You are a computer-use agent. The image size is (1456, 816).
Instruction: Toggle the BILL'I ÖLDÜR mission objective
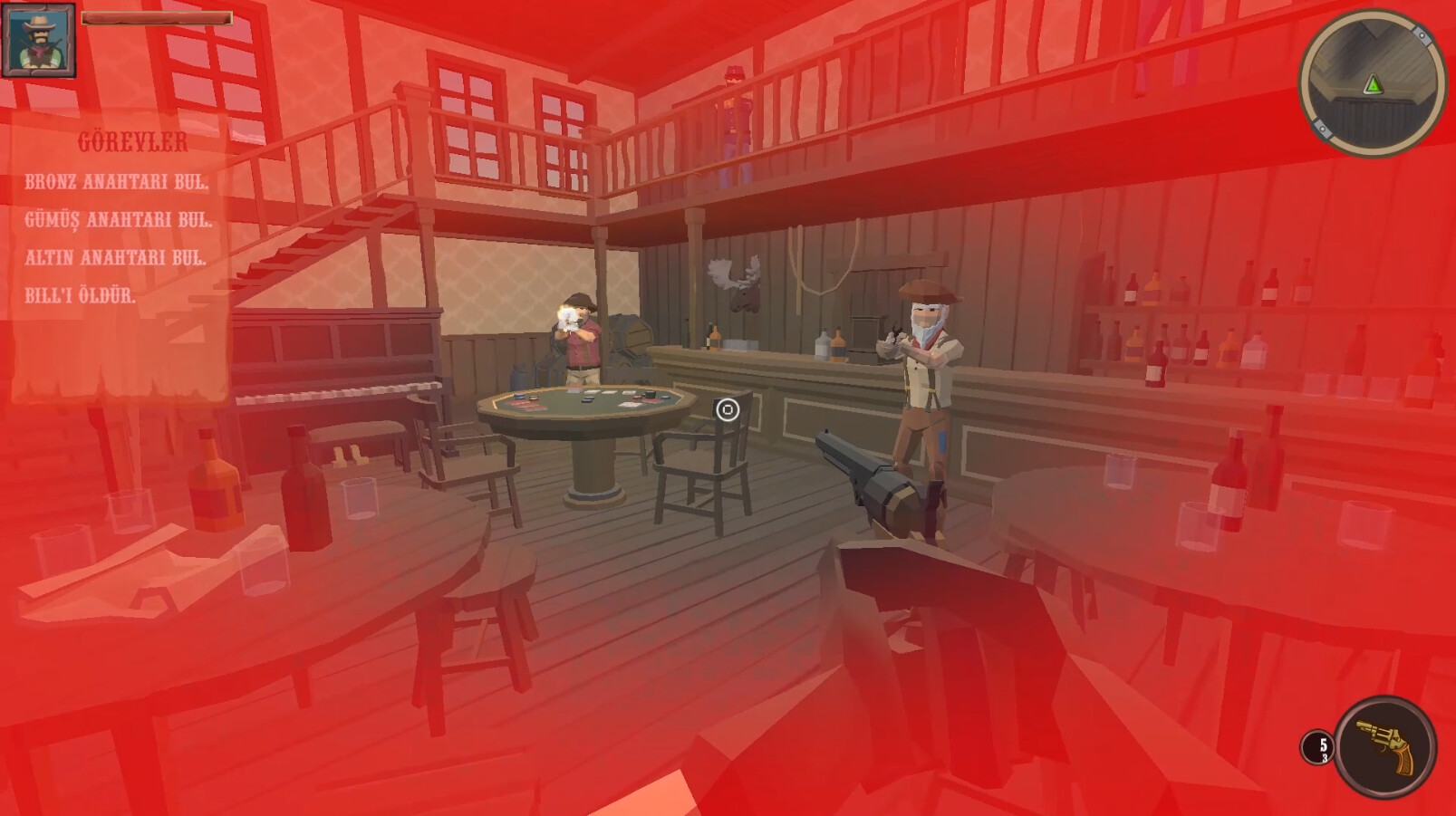coord(81,293)
